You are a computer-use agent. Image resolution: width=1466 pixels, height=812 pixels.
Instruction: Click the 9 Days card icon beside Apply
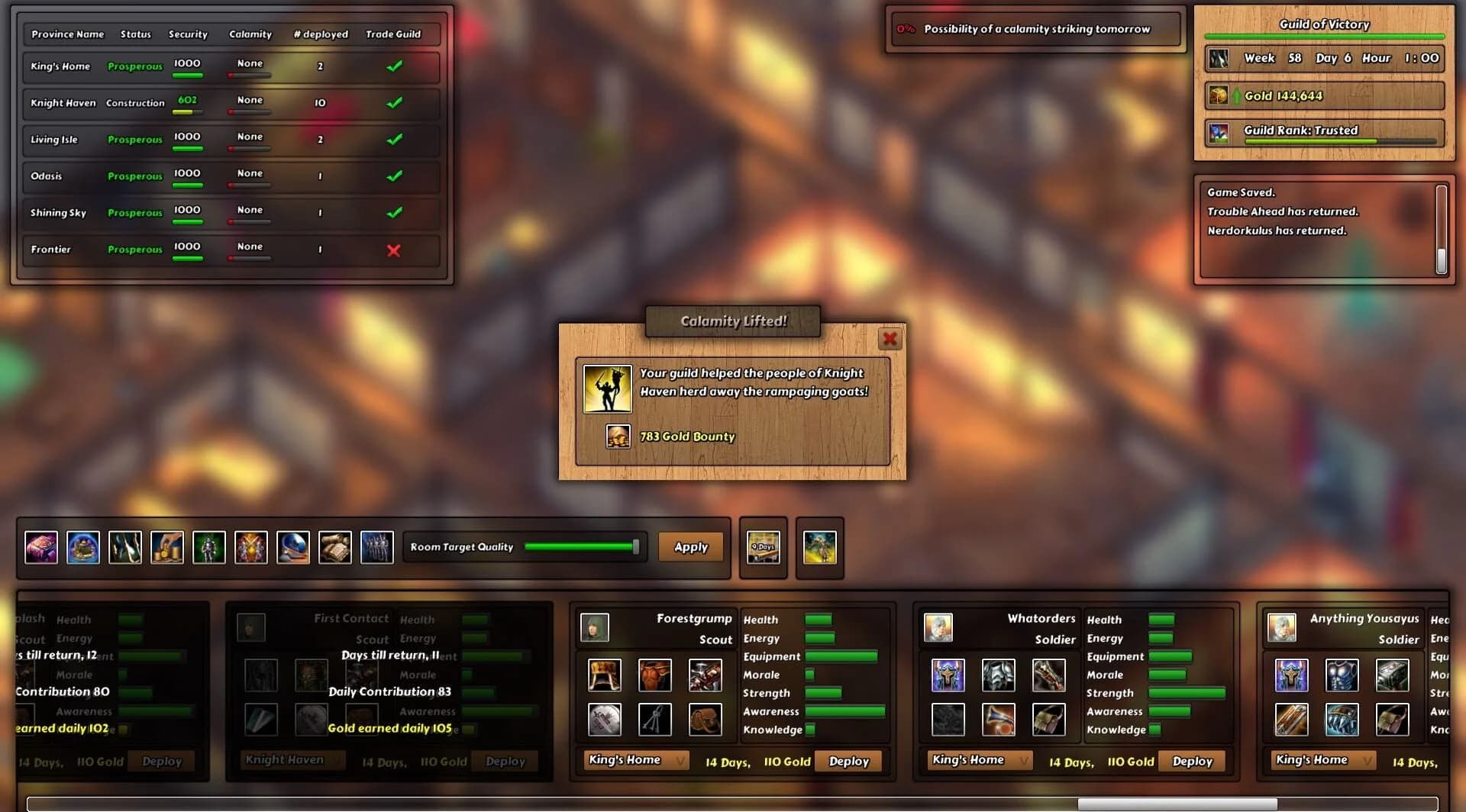tap(764, 547)
